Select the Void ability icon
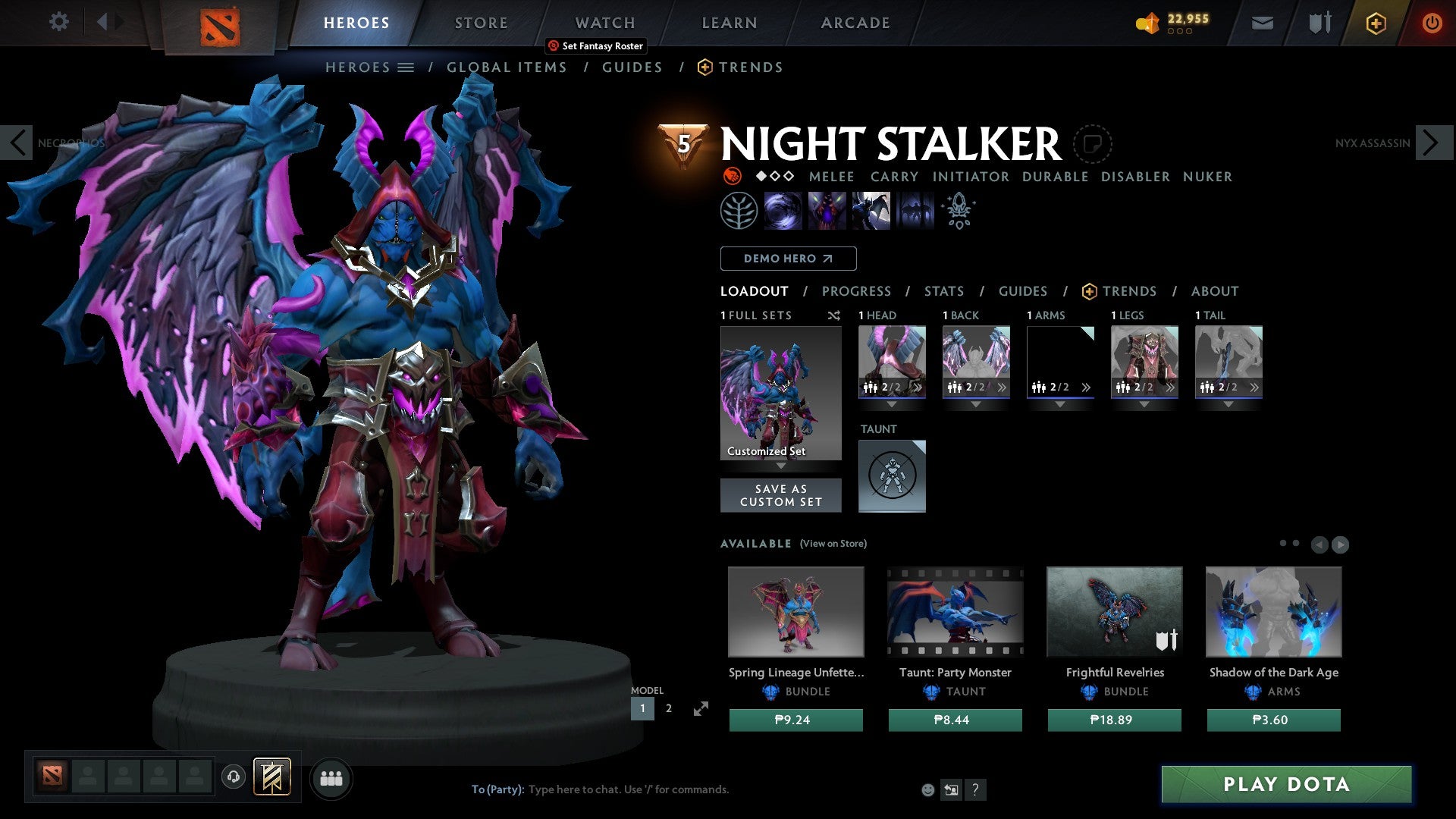 (x=783, y=210)
